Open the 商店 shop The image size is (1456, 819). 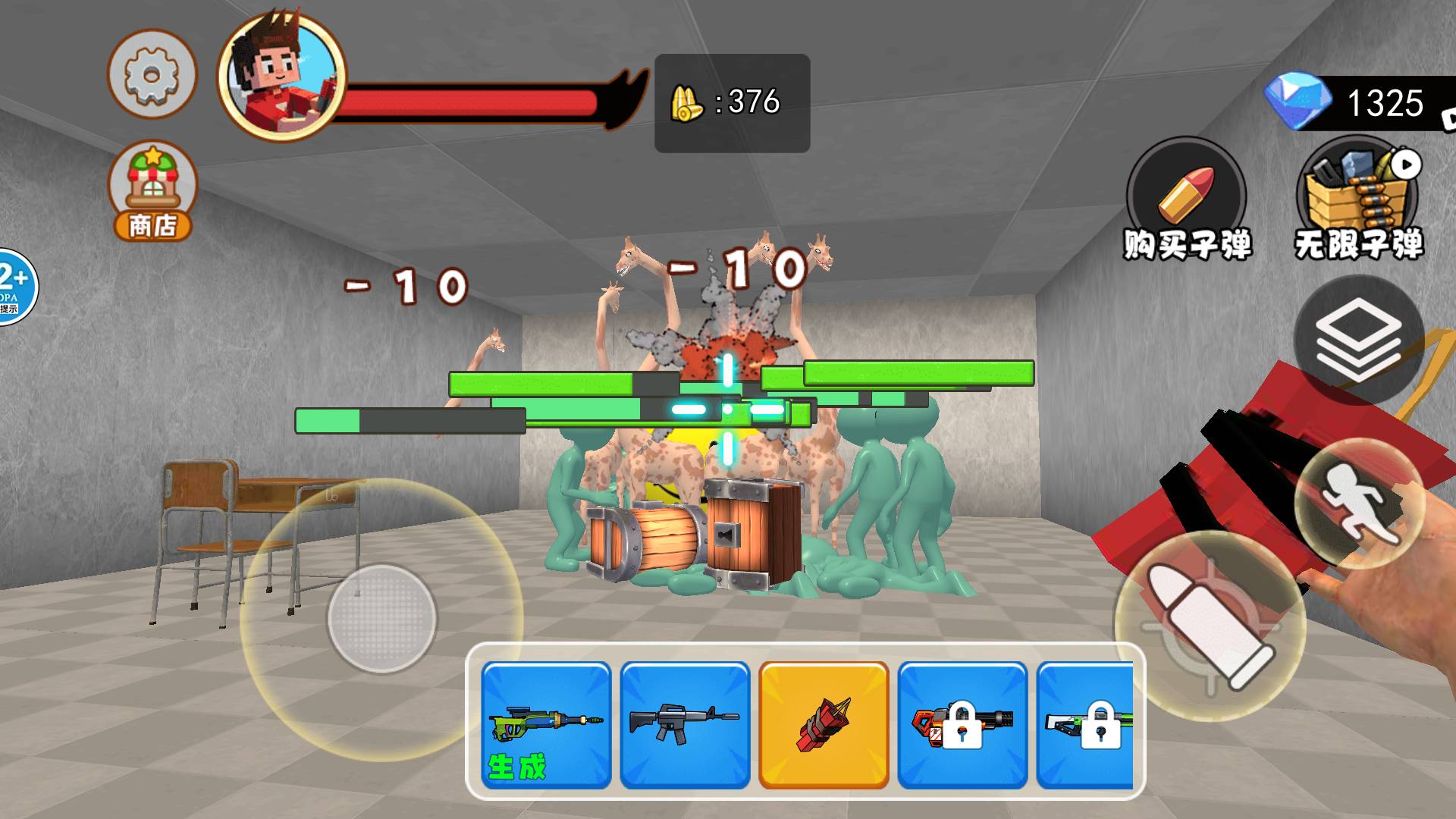click(x=152, y=190)
